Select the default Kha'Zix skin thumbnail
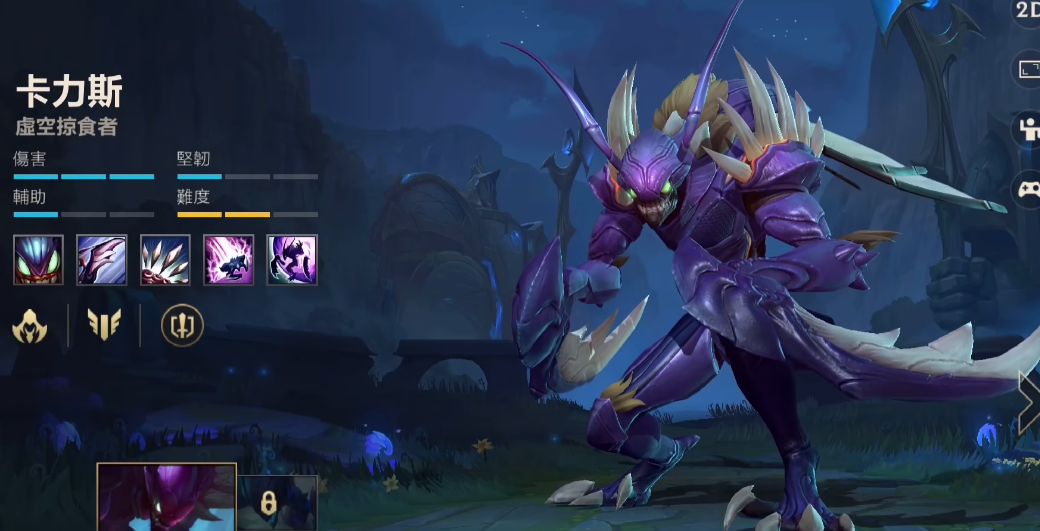This screenshot has width=1040, height=531. pos(166,498)
